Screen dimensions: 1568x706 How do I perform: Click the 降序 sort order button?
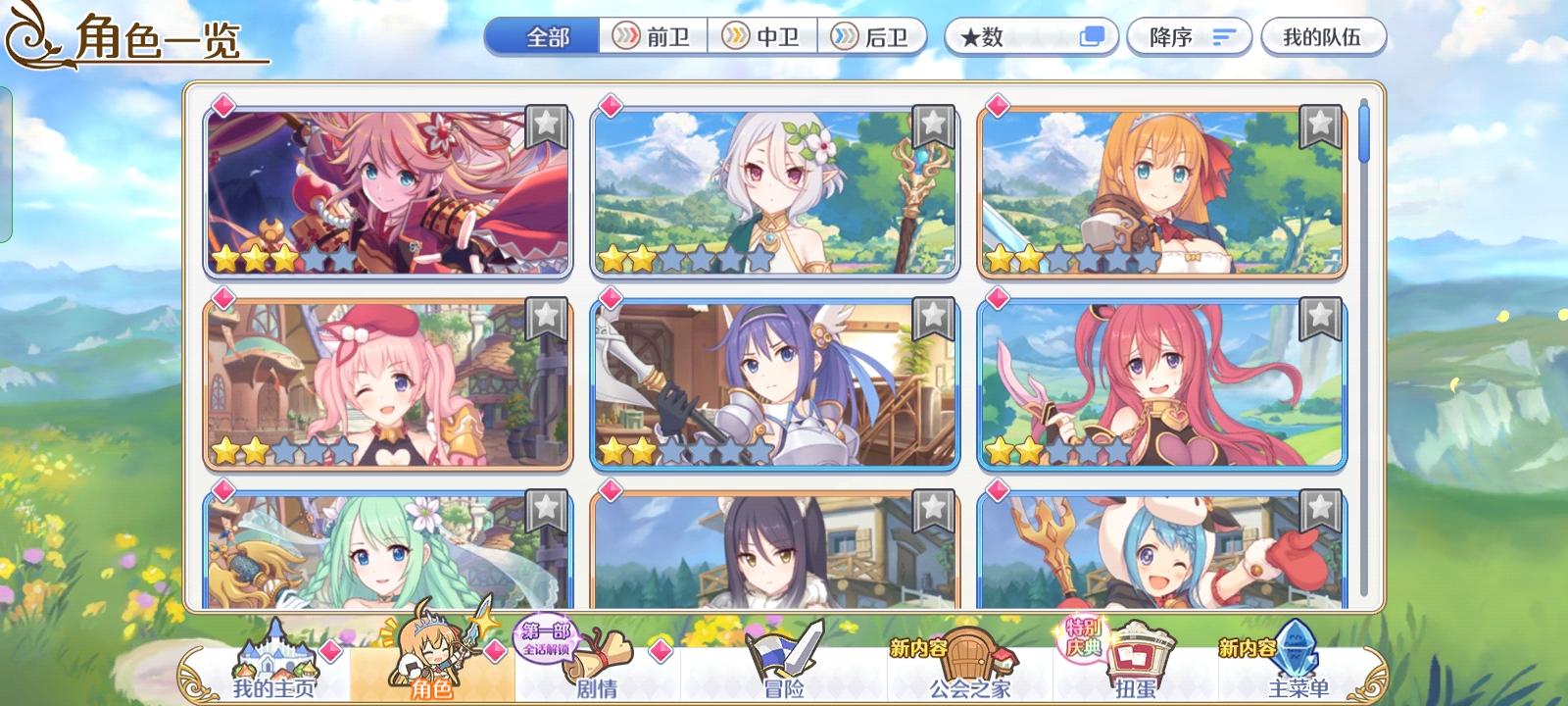(x=1188, y=35)
